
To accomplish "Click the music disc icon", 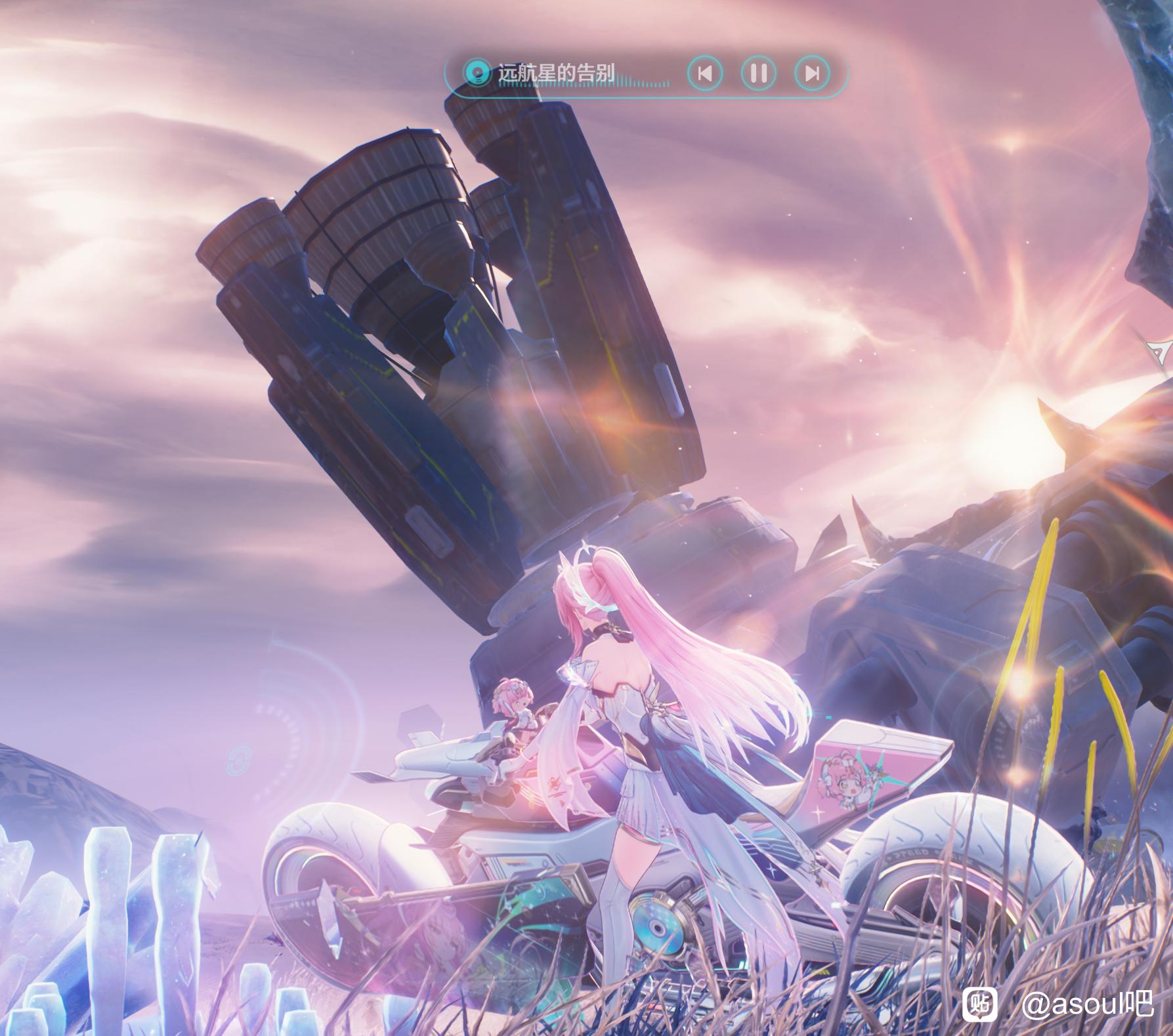I will [x=477, y=72].
